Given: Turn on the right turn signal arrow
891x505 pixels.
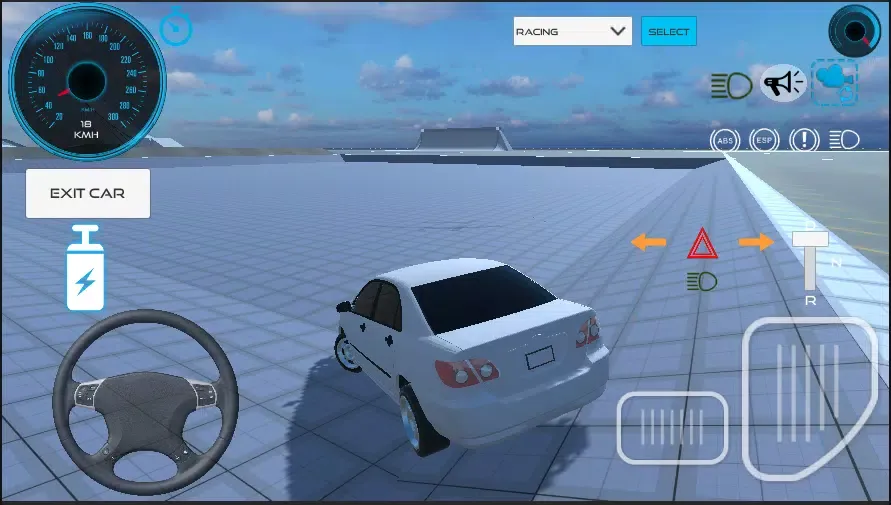Looking at the screenshot, I should pyautogui.click(x=756, y=242).
